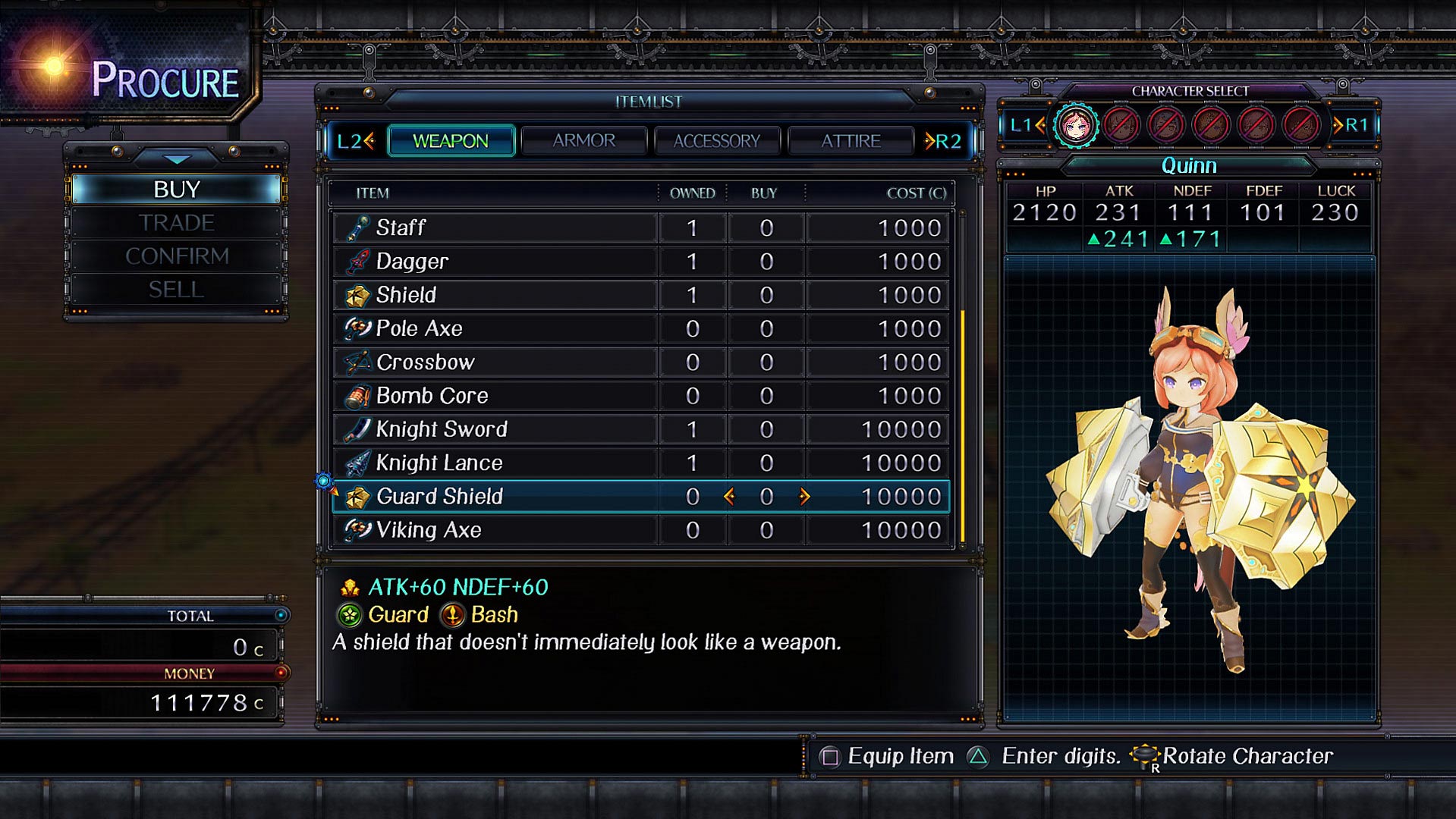Select the SELL menu option
The image size is (1456, 819).
pos(176,288)
